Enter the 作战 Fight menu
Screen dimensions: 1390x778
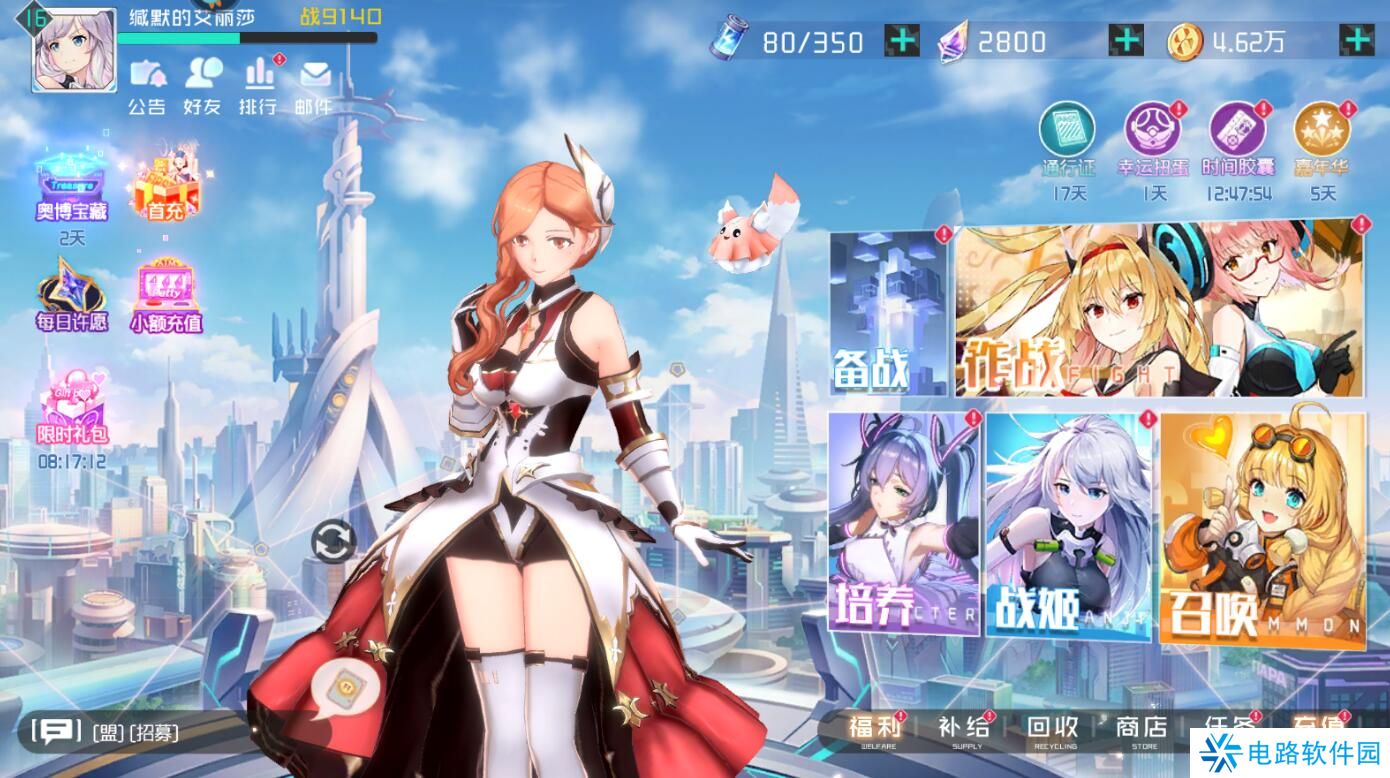[1160, 310]
